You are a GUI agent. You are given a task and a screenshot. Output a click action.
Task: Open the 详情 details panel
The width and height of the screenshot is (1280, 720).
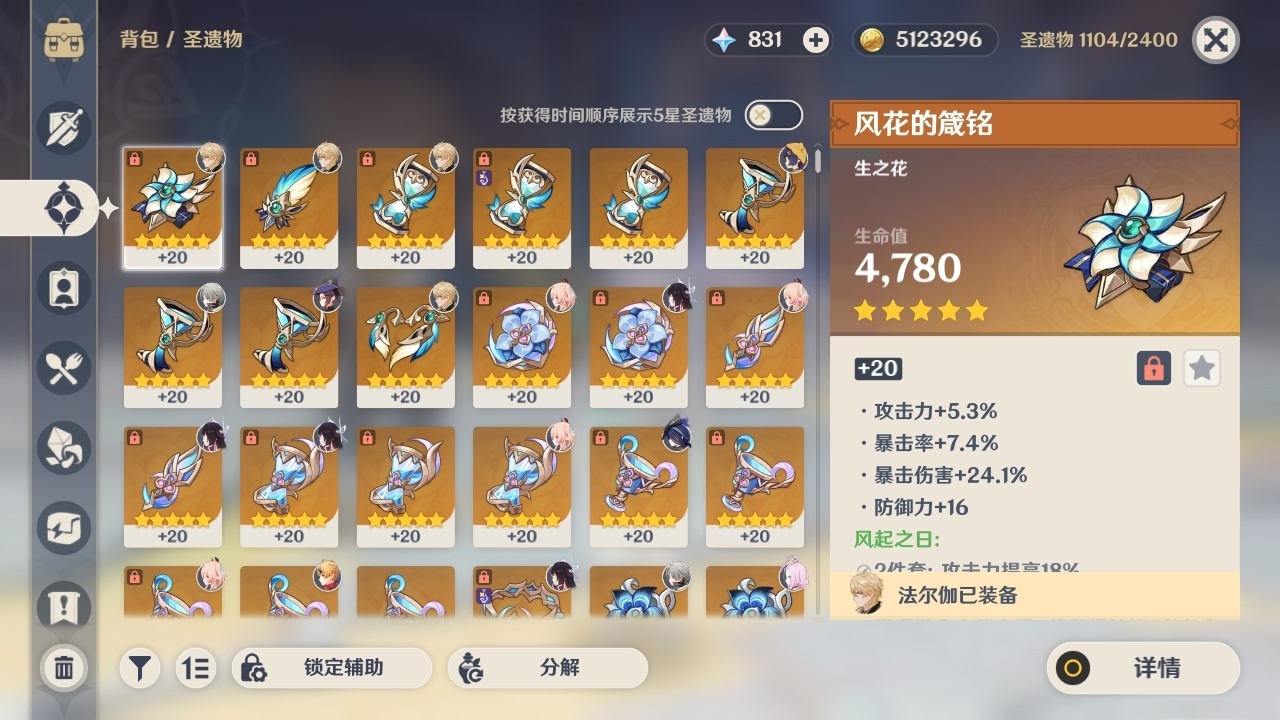1142,668
